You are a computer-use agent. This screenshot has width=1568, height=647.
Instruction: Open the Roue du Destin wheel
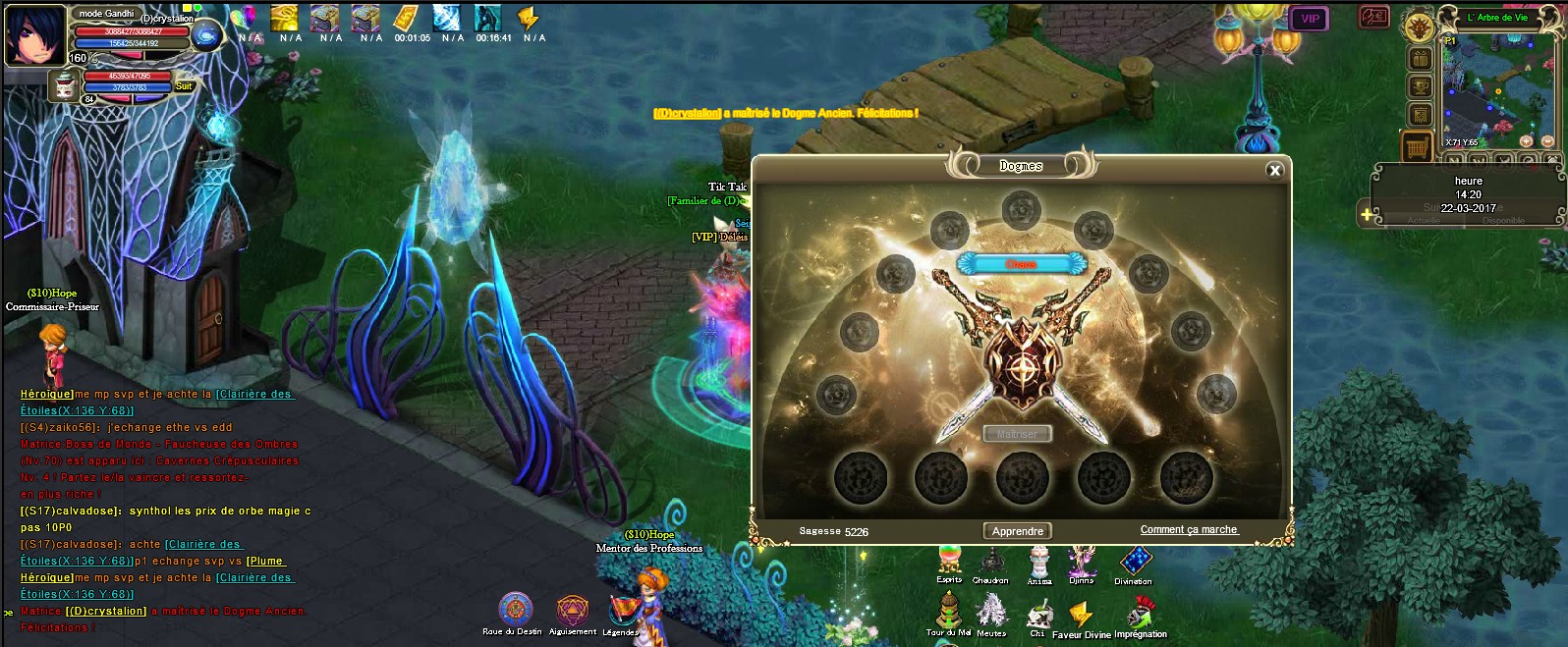point(515,610)
